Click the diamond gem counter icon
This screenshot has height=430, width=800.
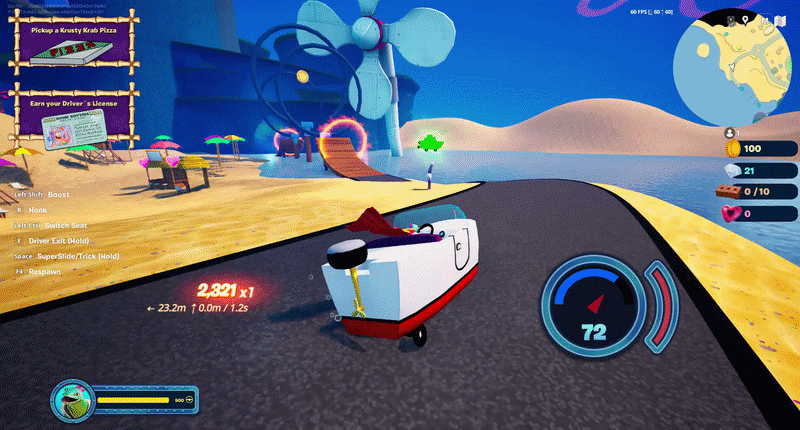(731, 171)
